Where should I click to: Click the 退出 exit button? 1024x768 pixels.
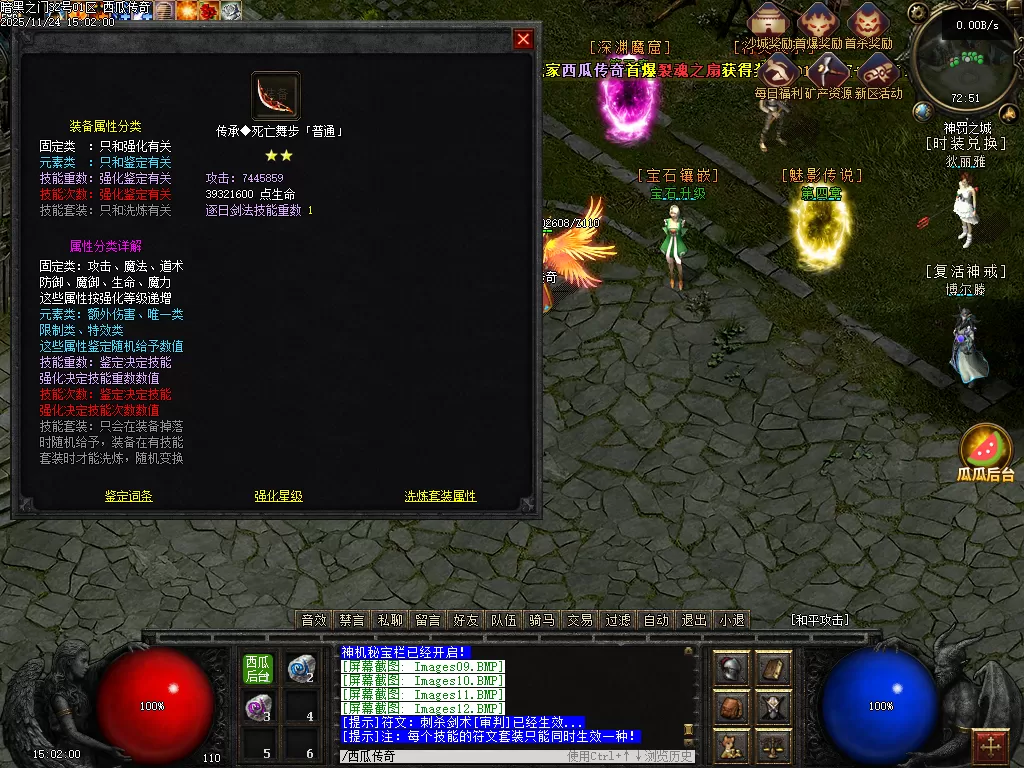click(x=694, y=620)
